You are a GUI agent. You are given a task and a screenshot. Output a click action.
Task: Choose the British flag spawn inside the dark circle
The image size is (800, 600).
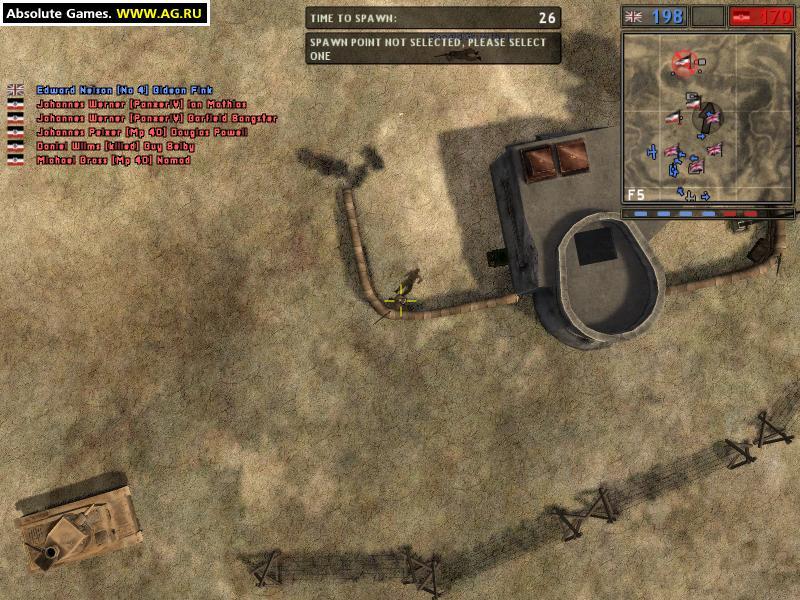711,118
